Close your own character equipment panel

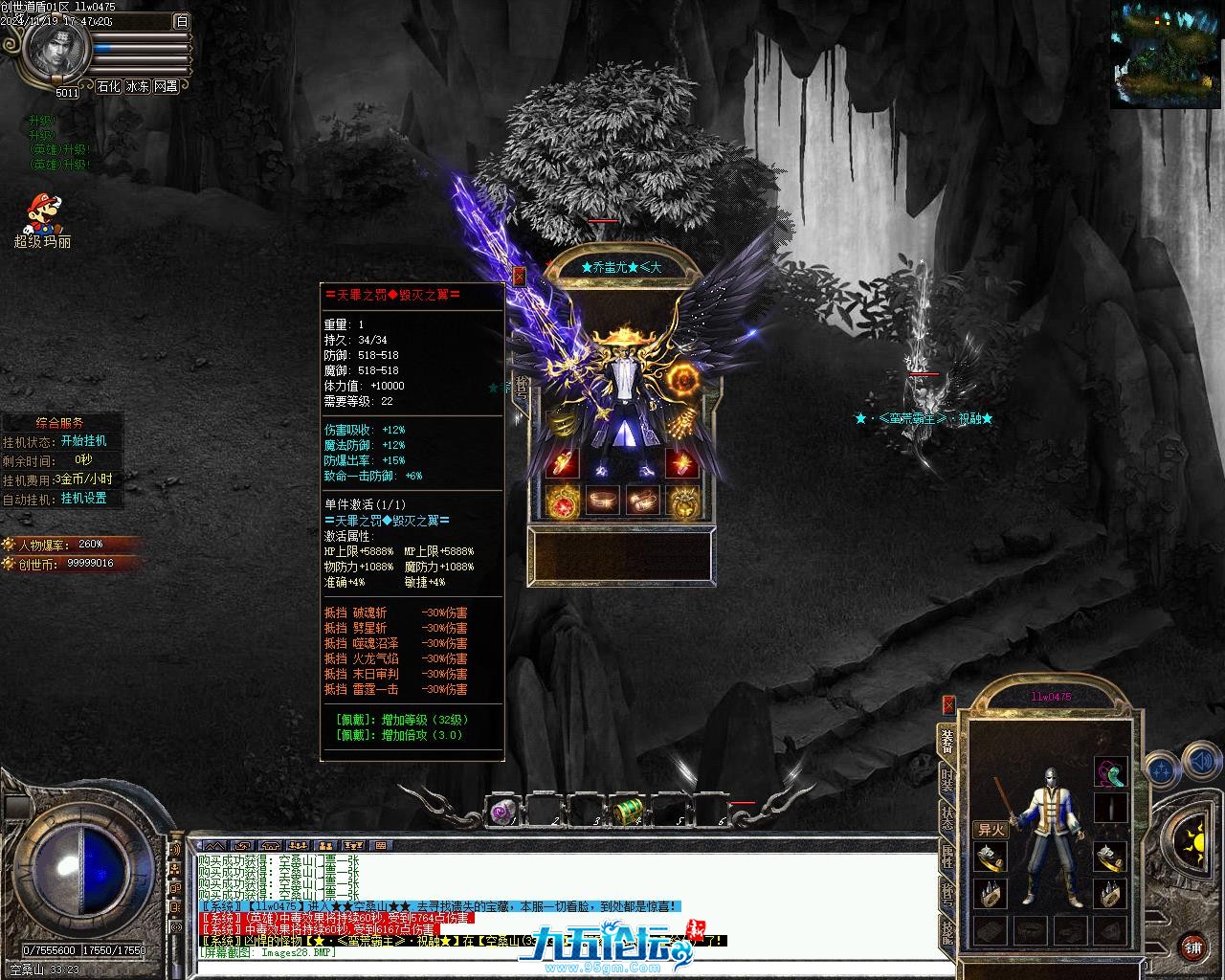(x=948, y=704)
